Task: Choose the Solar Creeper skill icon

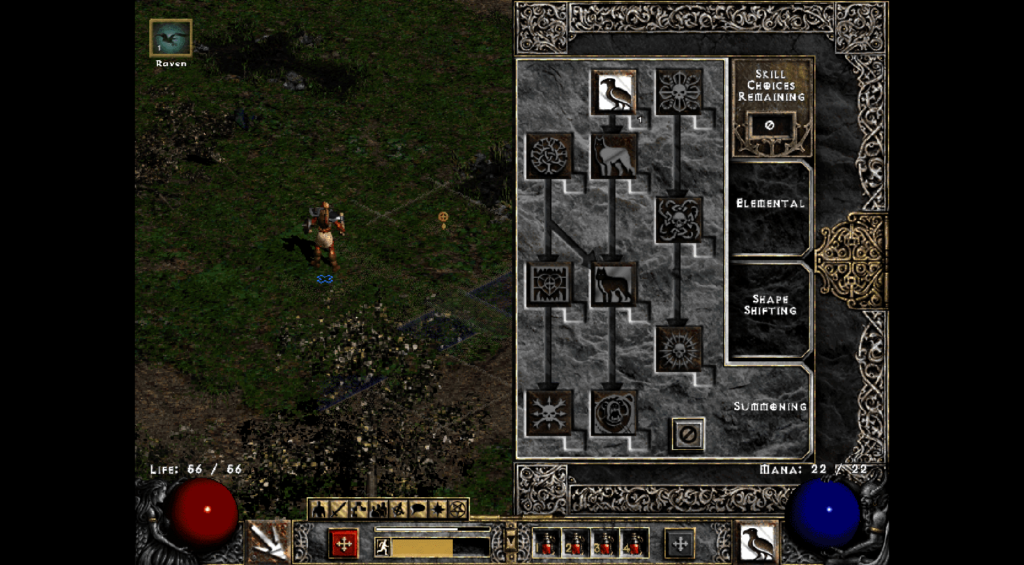Action: click(x=679, y=348)
